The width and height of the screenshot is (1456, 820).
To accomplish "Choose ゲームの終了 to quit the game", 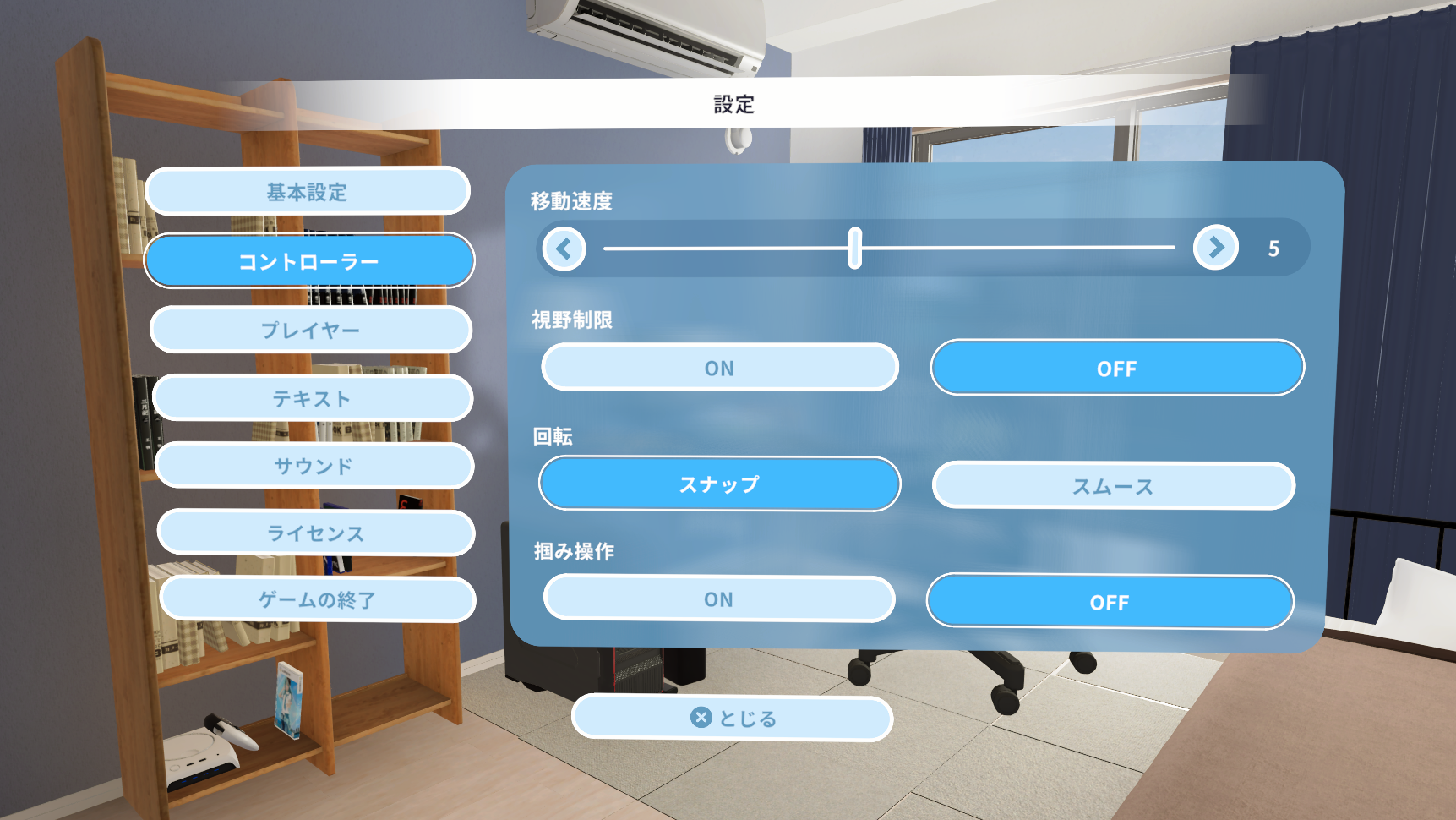I will point(318,600).
